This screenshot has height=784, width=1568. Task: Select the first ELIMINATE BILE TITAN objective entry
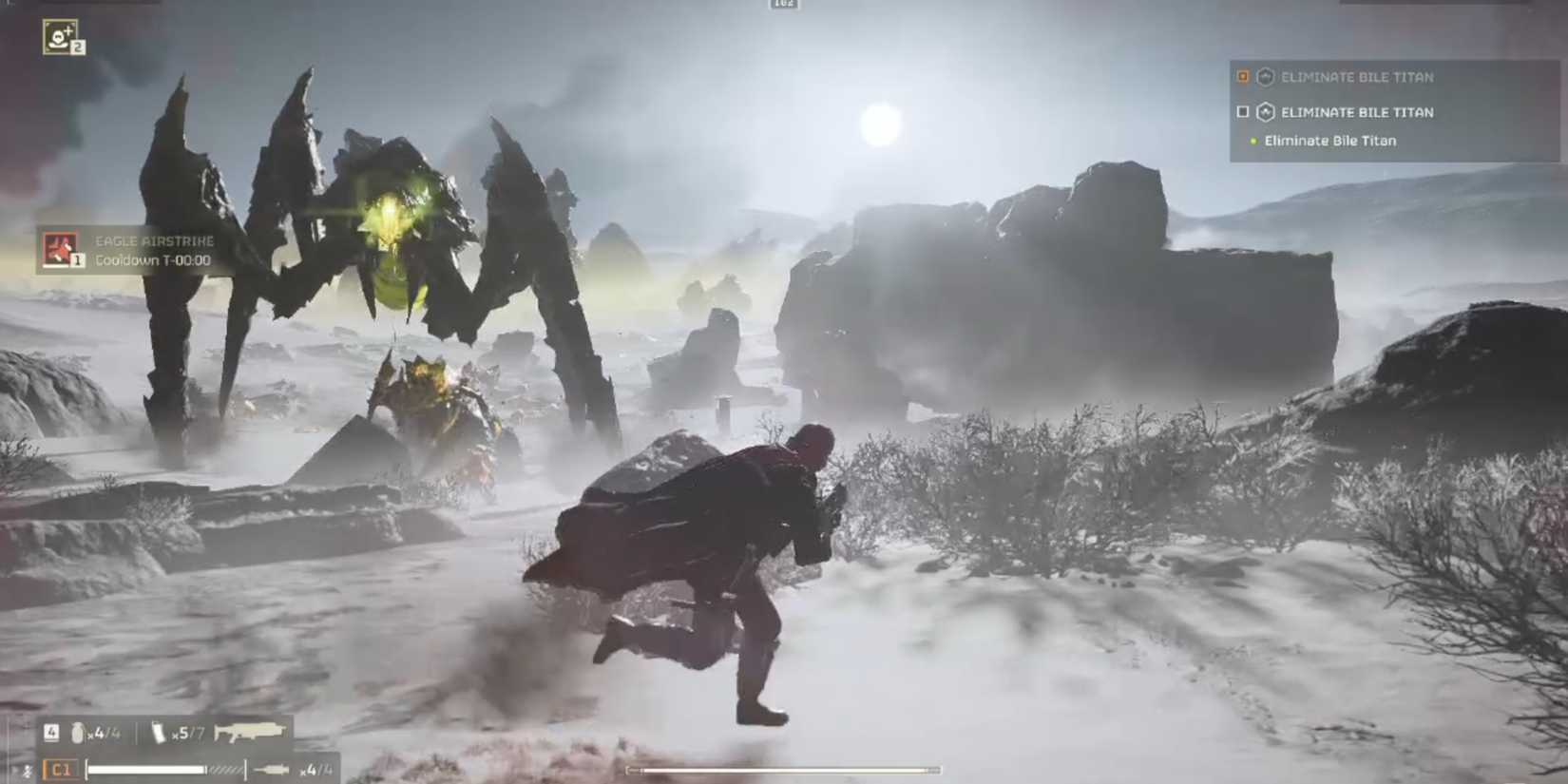pos(1357,77)
